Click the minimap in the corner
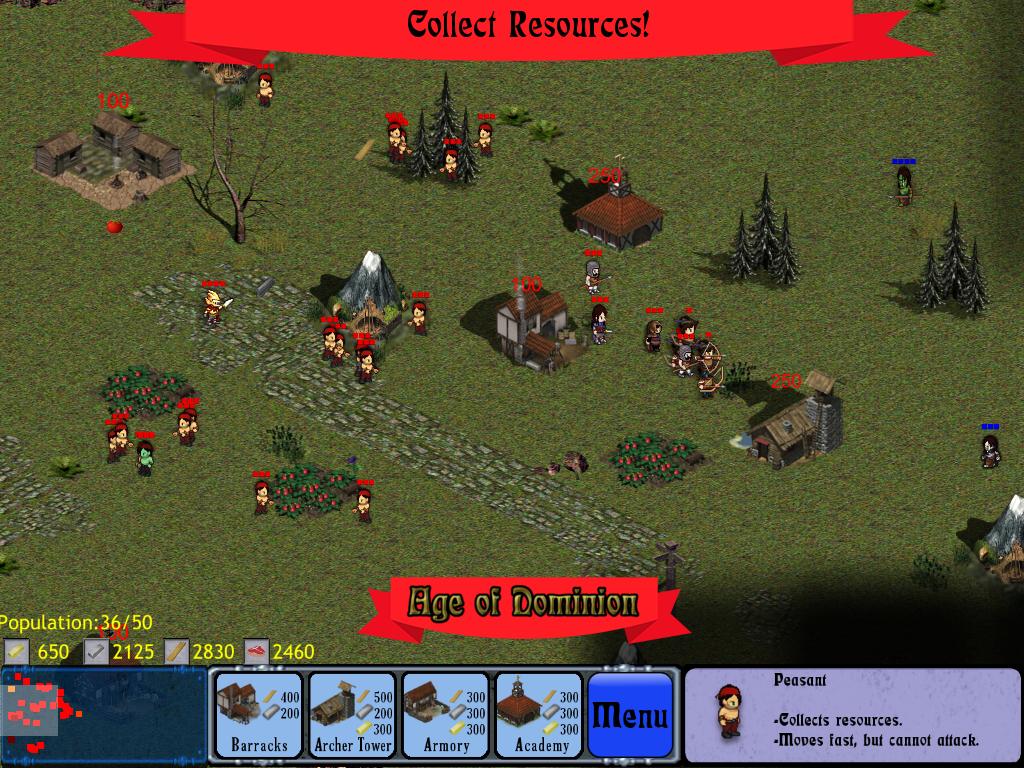Screen dimensions: 1024x768 (x=104, y=715)
